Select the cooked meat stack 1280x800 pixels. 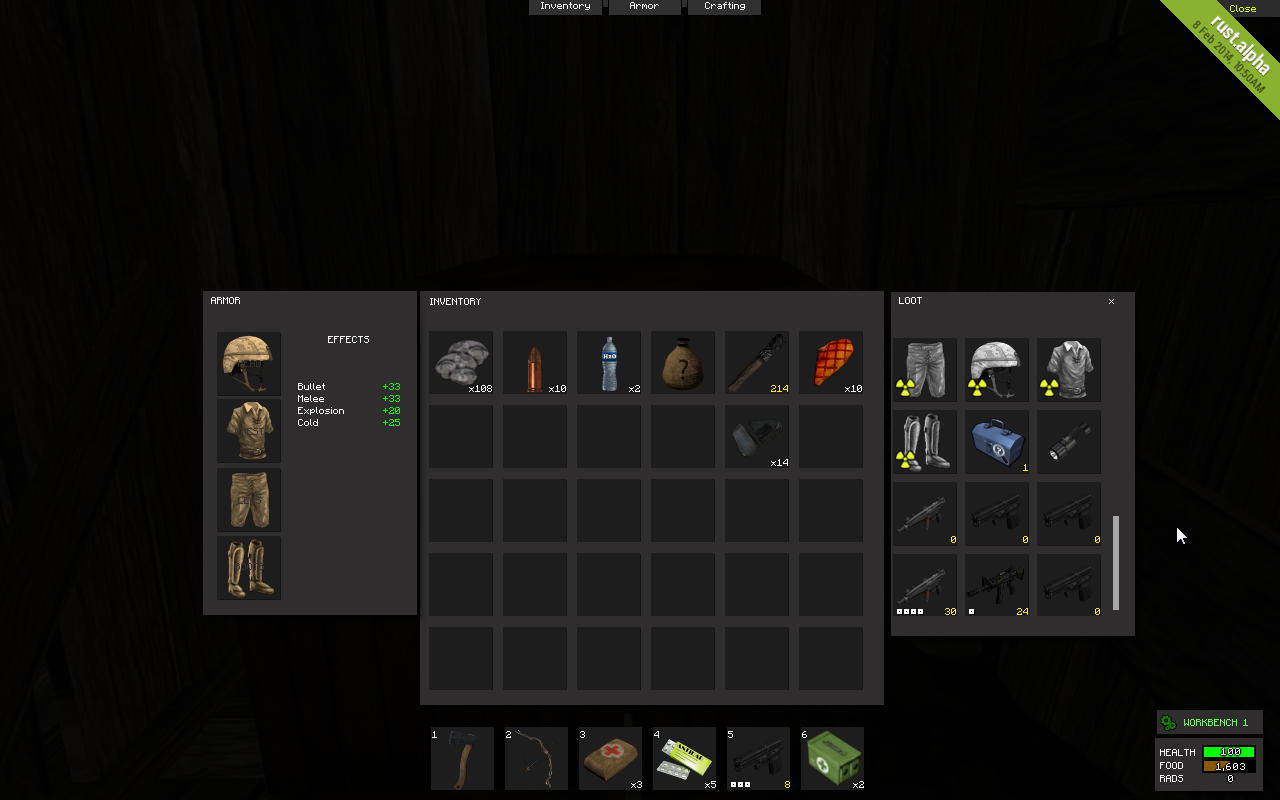click(831, 363)
